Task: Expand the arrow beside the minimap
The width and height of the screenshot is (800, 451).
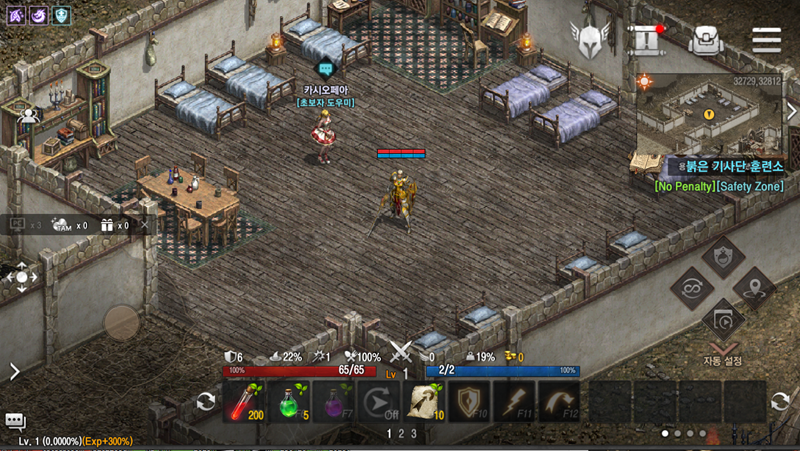Action: pos(790,114)
